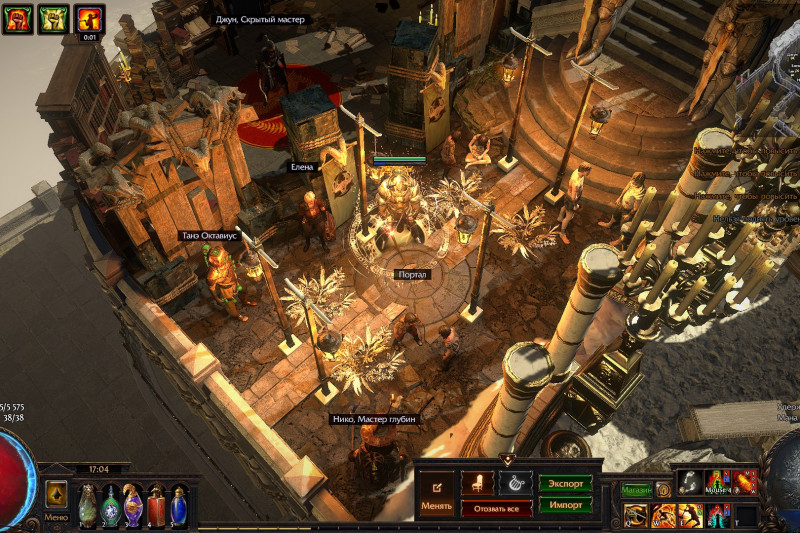This screenshot has width=800, height=533.
Task: Use the first grey-green flask
Action: (x=87, y=505)
